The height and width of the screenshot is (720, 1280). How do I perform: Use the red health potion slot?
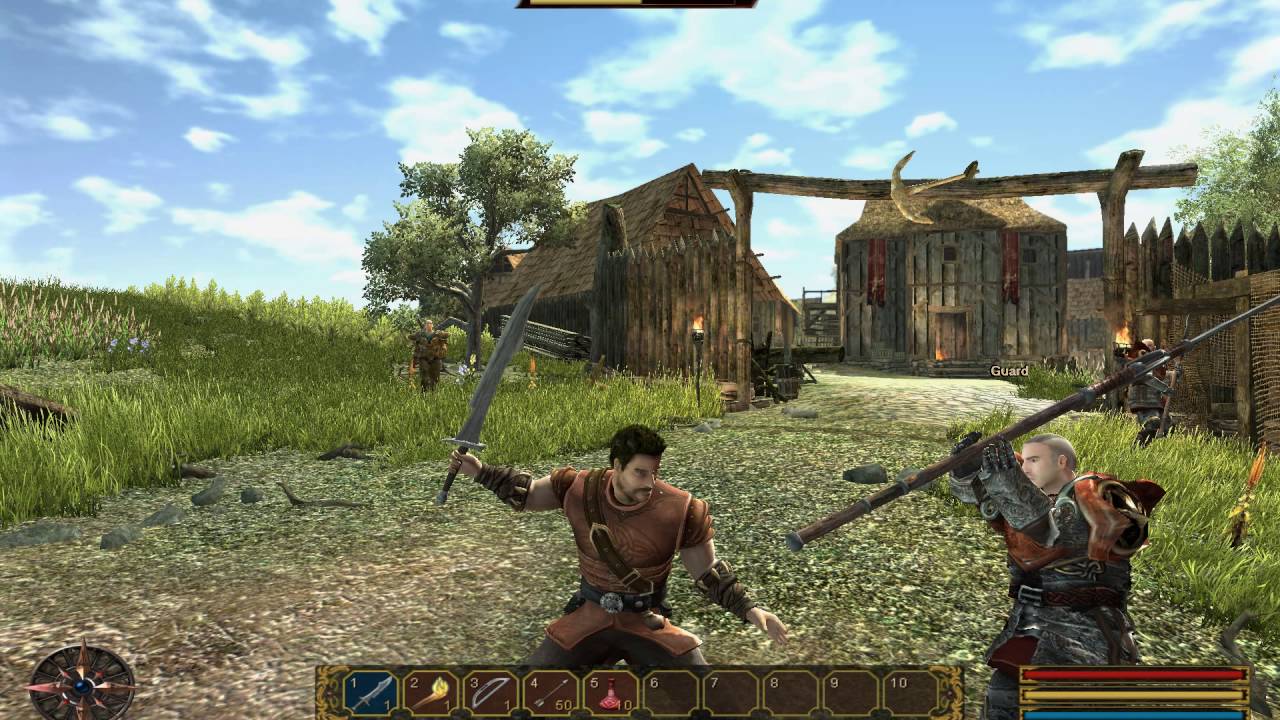tap(611, 692)
